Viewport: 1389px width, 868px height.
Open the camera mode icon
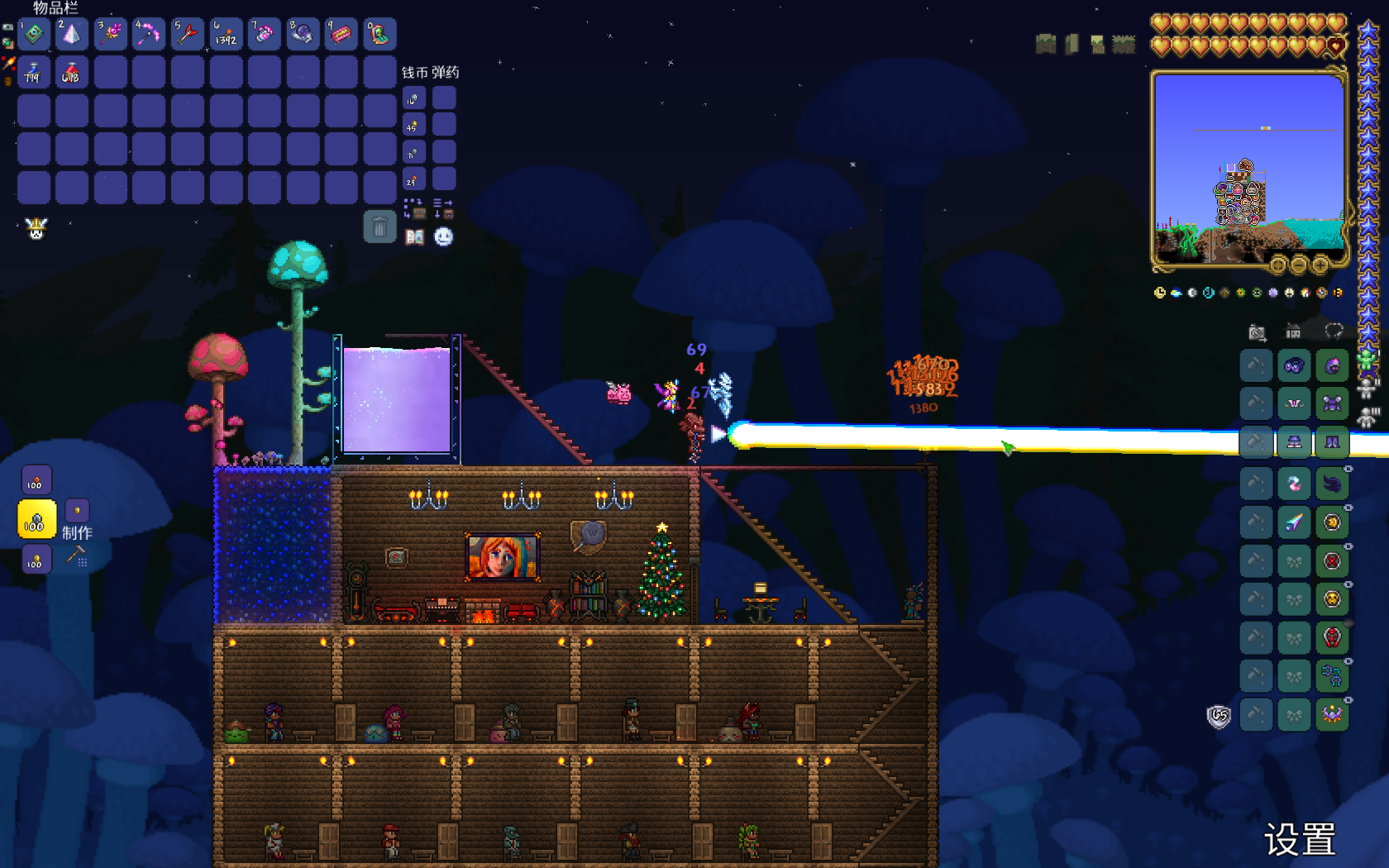[1257, 332]
